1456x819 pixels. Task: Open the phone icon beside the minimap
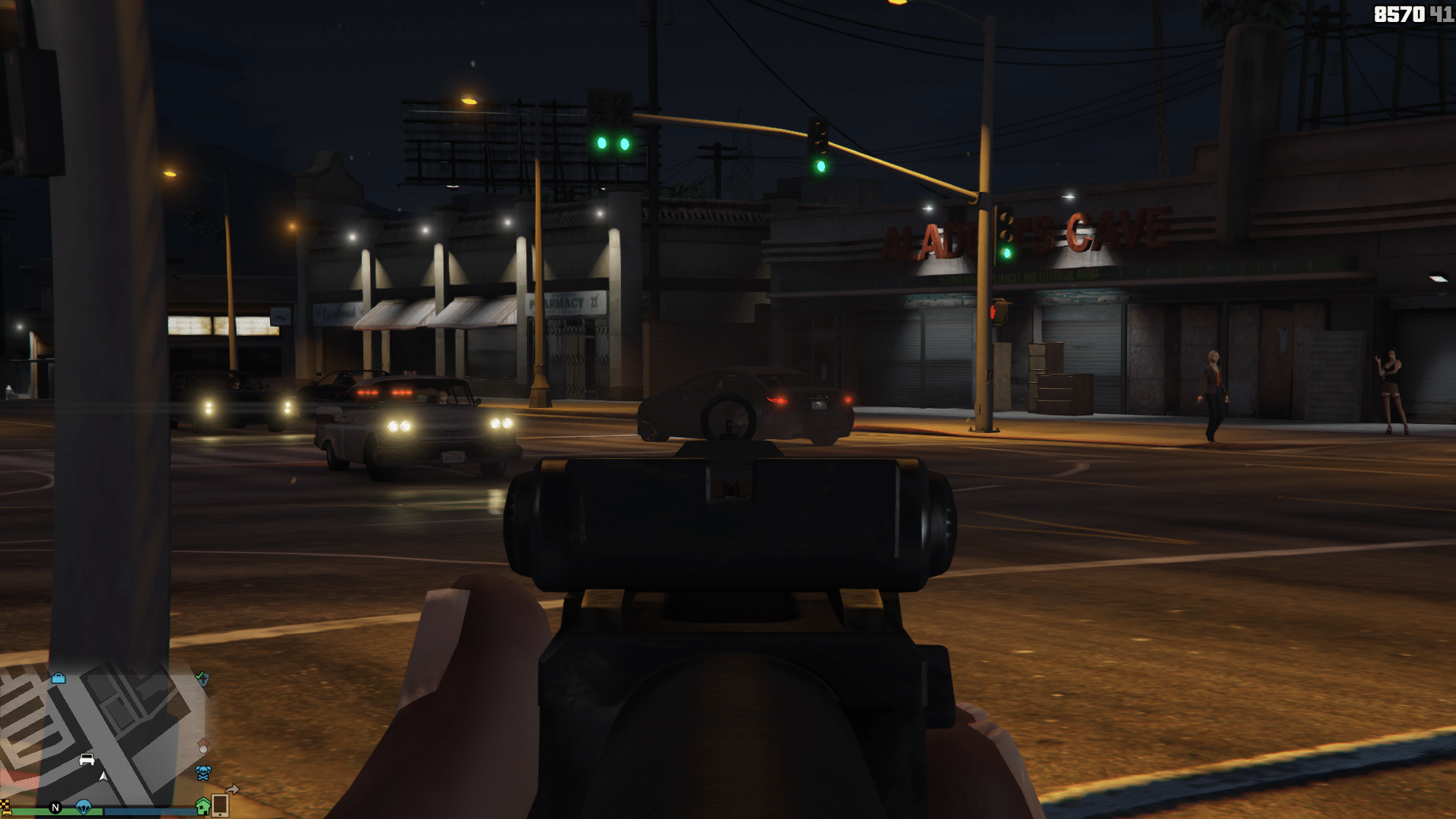tap(220, 805)
